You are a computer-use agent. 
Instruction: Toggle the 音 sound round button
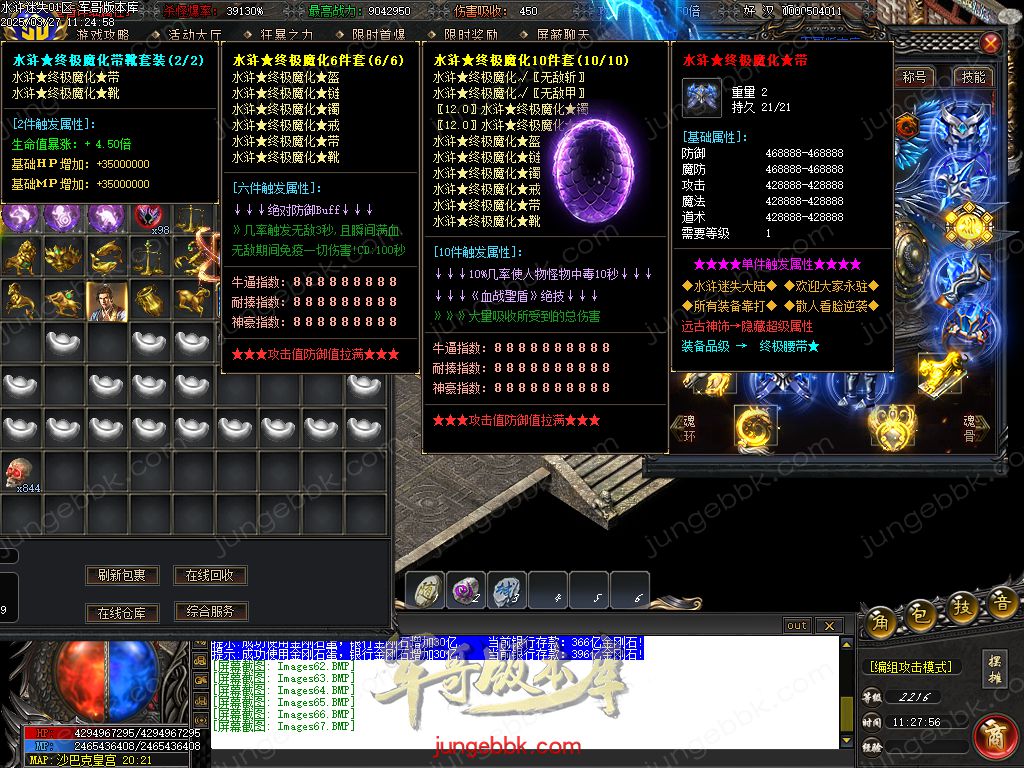tap(1002, 603)
